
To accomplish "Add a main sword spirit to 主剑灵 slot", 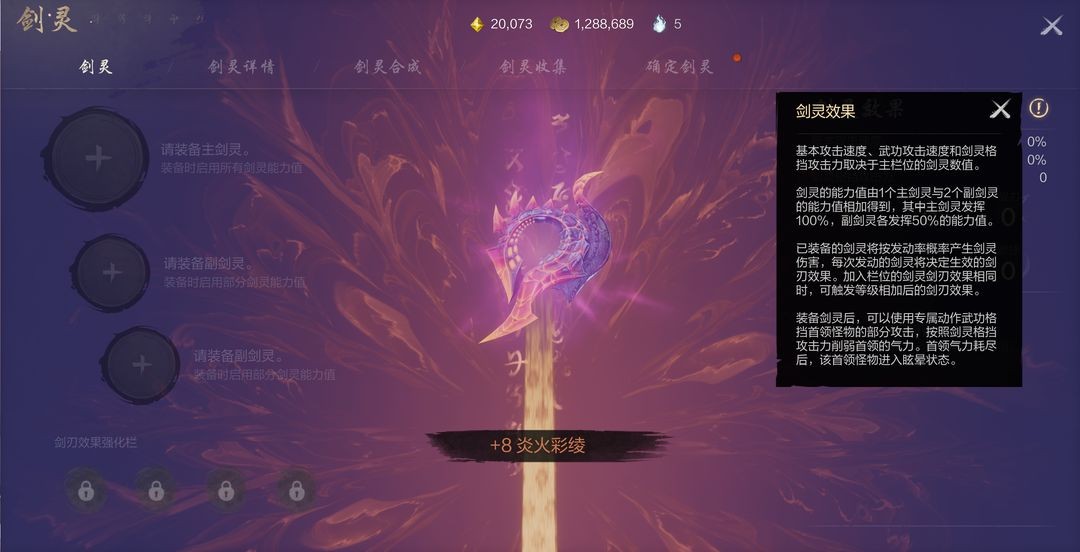I will pyautogui.click(x=97, y=158).
